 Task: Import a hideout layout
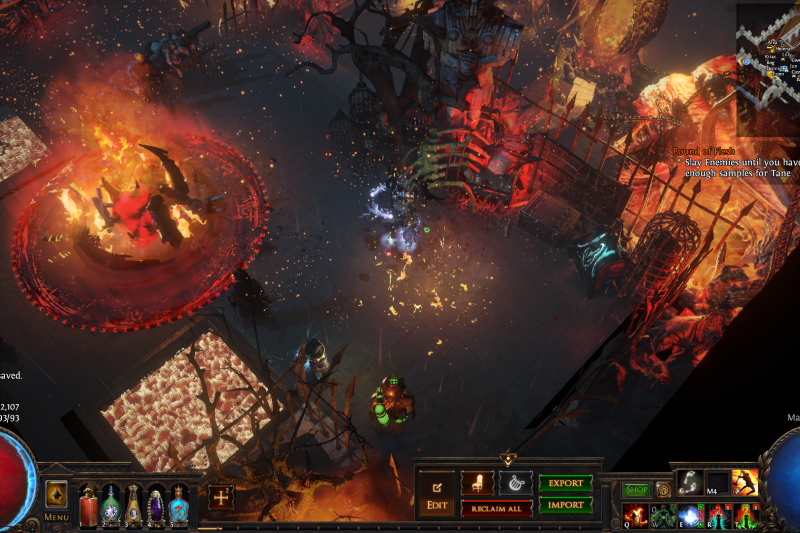566,505
